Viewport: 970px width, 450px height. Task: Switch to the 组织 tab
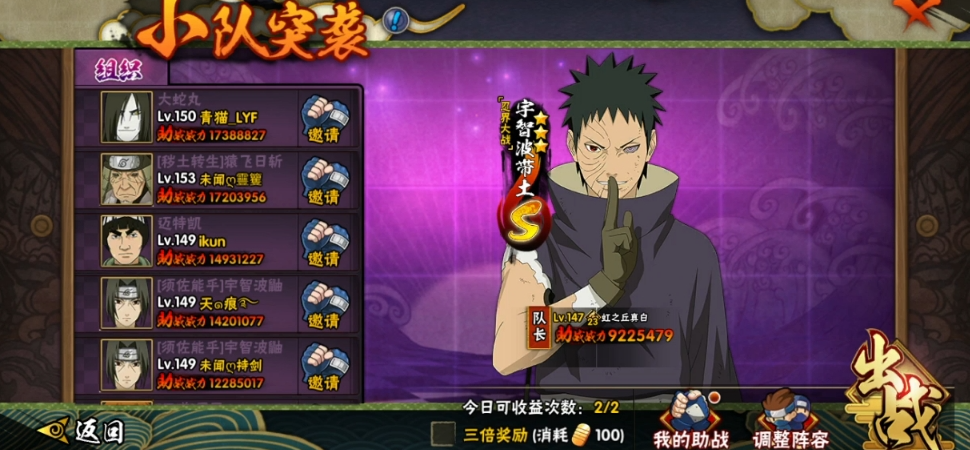[x=119, y=69]
